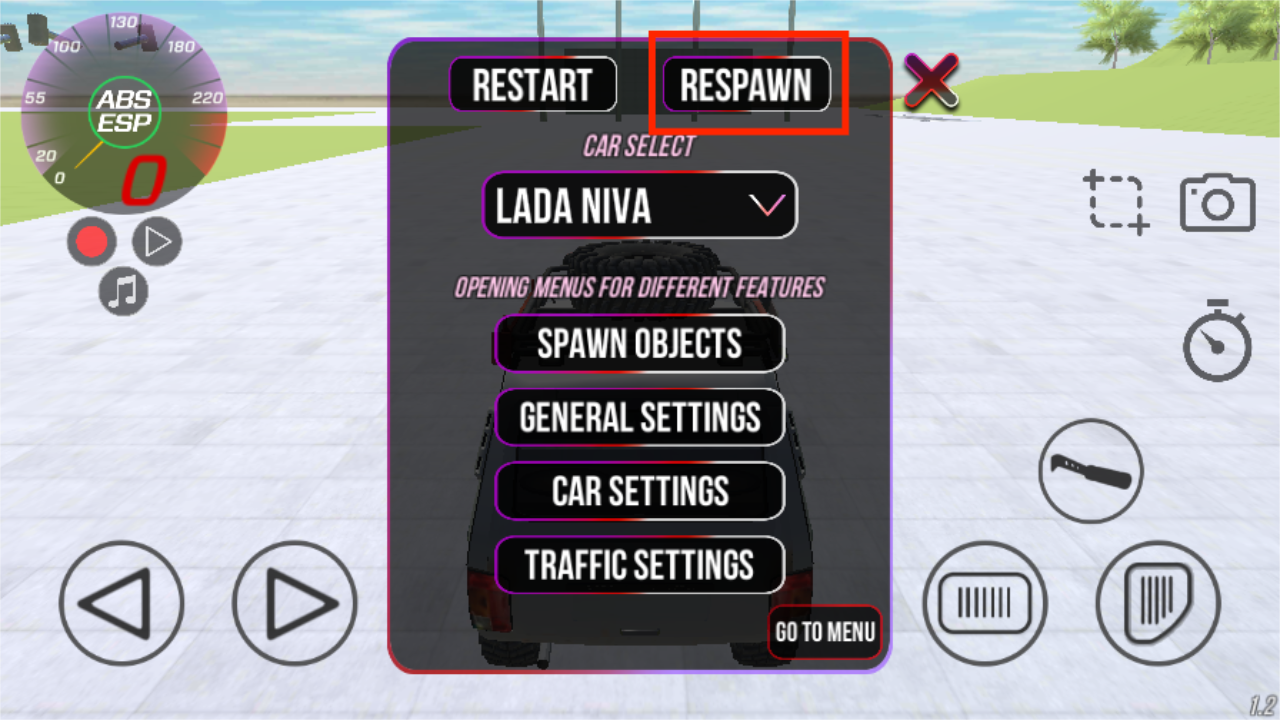
Task: Click the camera screenshot icon
Action: pos(1217,203)
